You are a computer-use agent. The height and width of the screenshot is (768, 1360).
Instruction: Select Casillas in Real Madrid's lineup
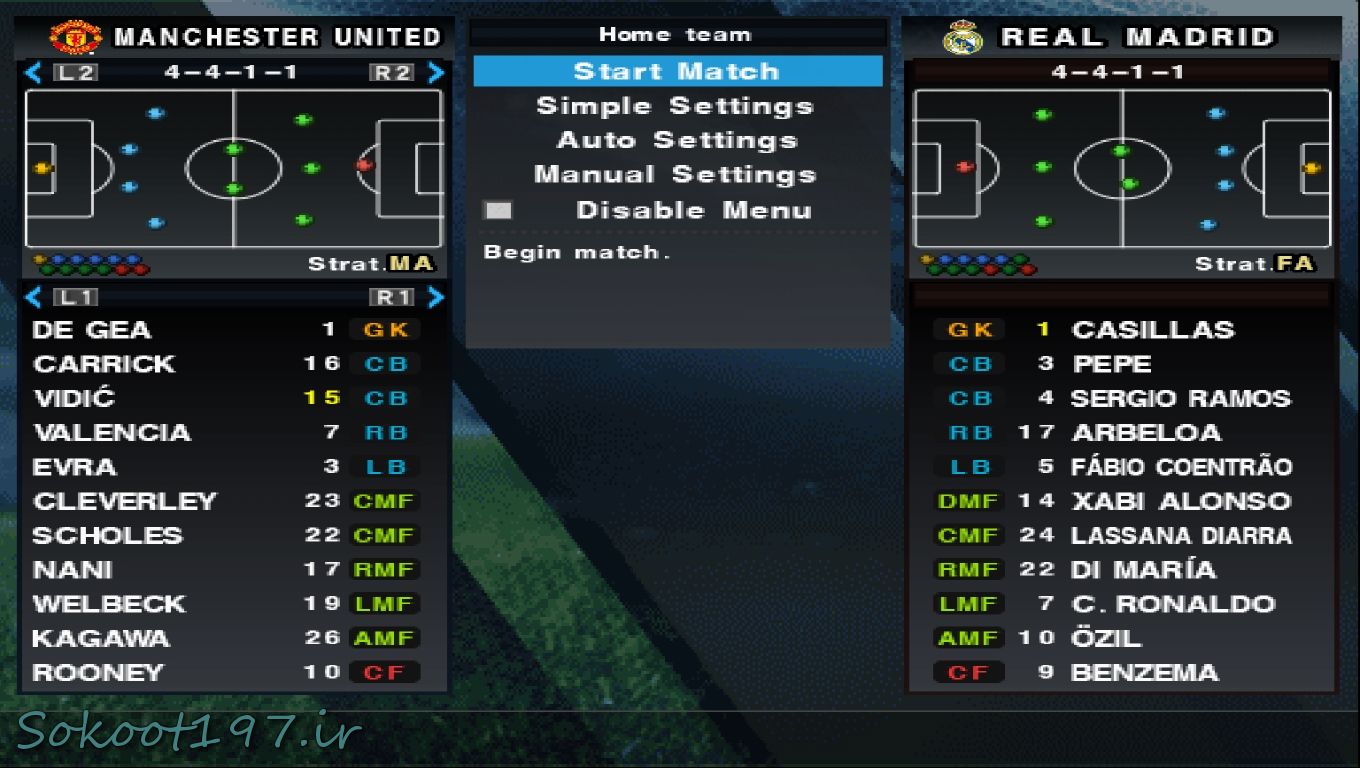tap(1153, 330)
